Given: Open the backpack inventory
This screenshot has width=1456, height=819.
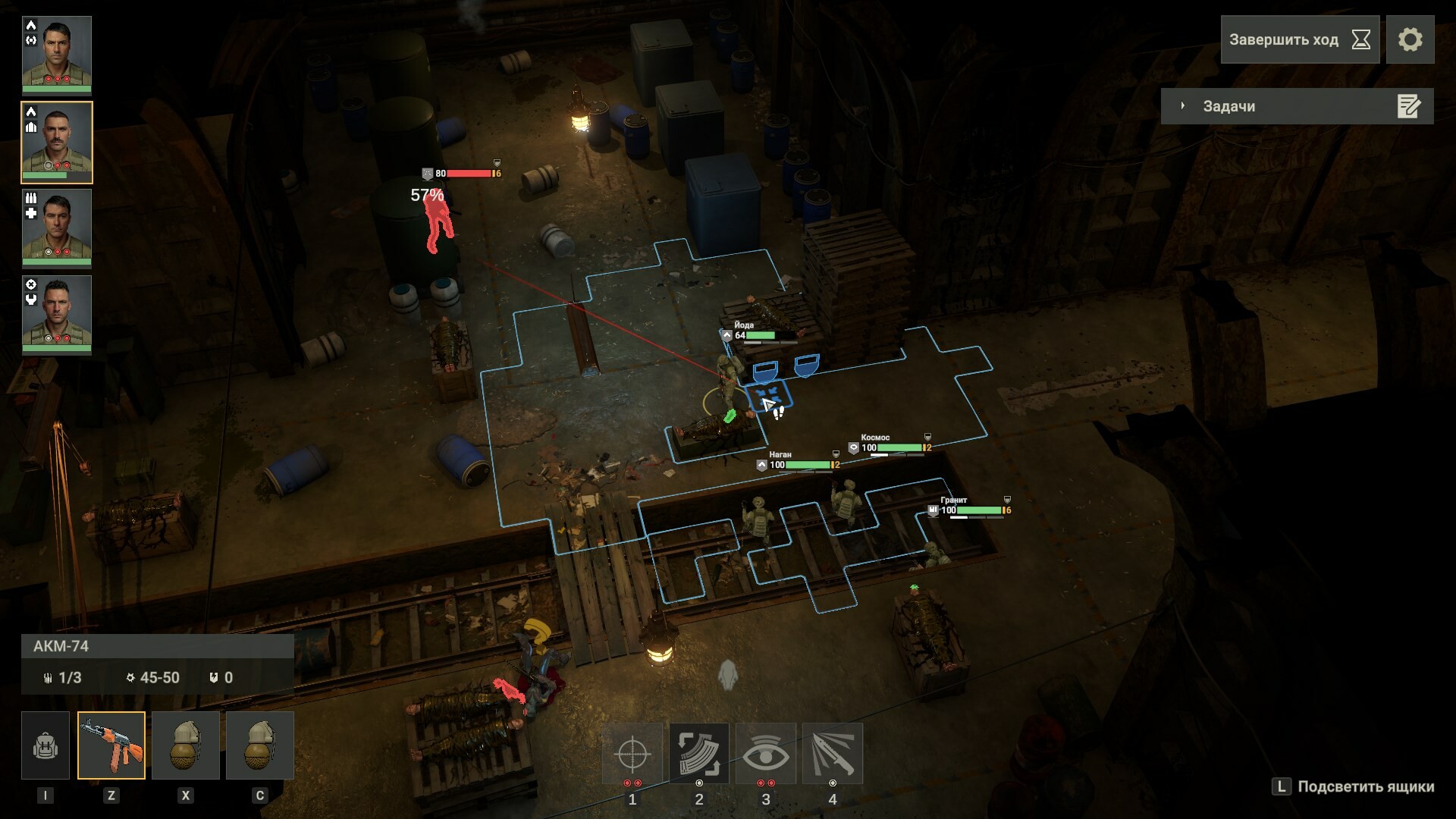Looking at the screenshot, I should (45, 745).
